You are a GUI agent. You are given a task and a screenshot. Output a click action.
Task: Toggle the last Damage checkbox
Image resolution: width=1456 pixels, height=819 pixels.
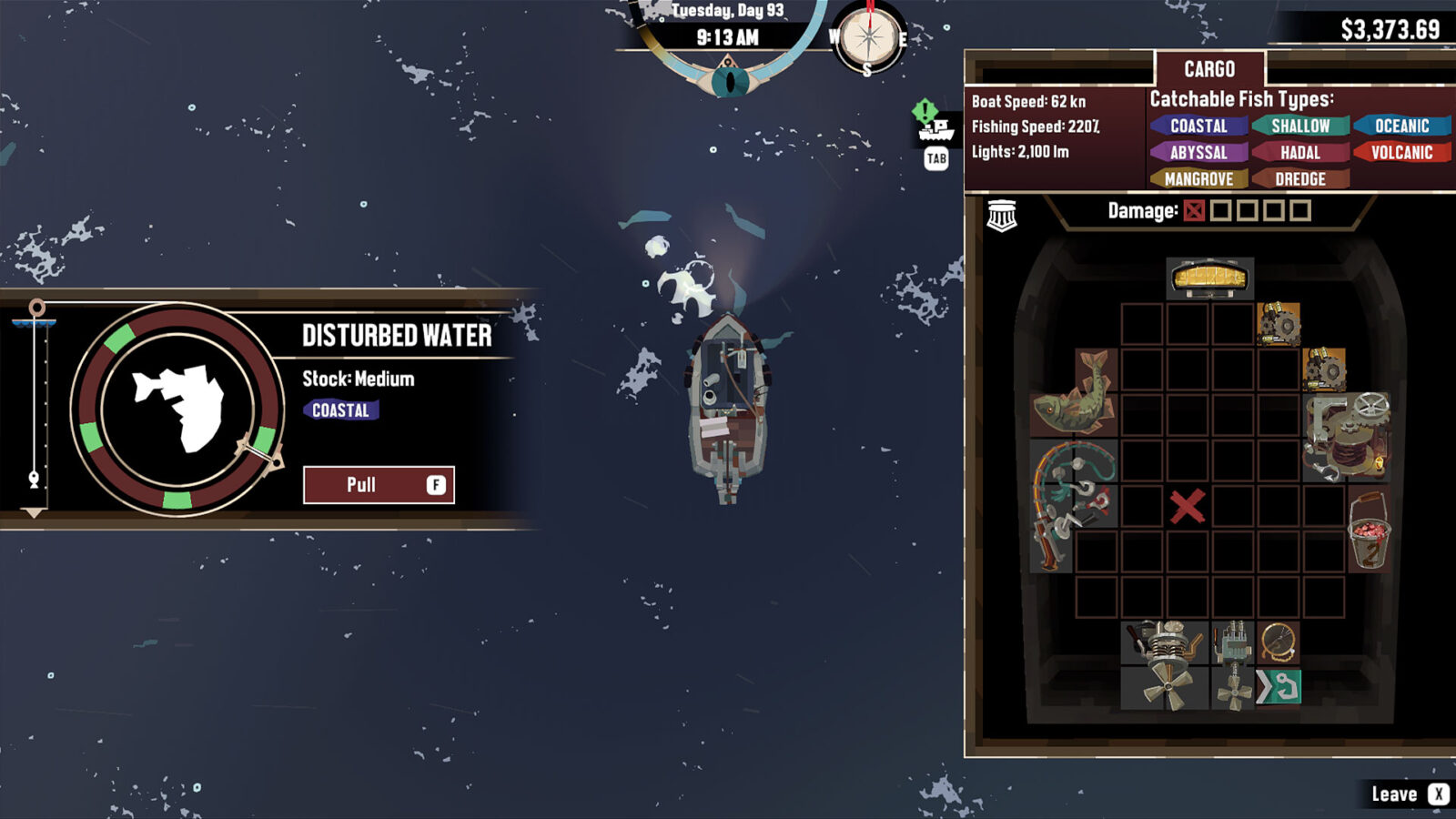pyautogui.click(x=1301, y=211)
